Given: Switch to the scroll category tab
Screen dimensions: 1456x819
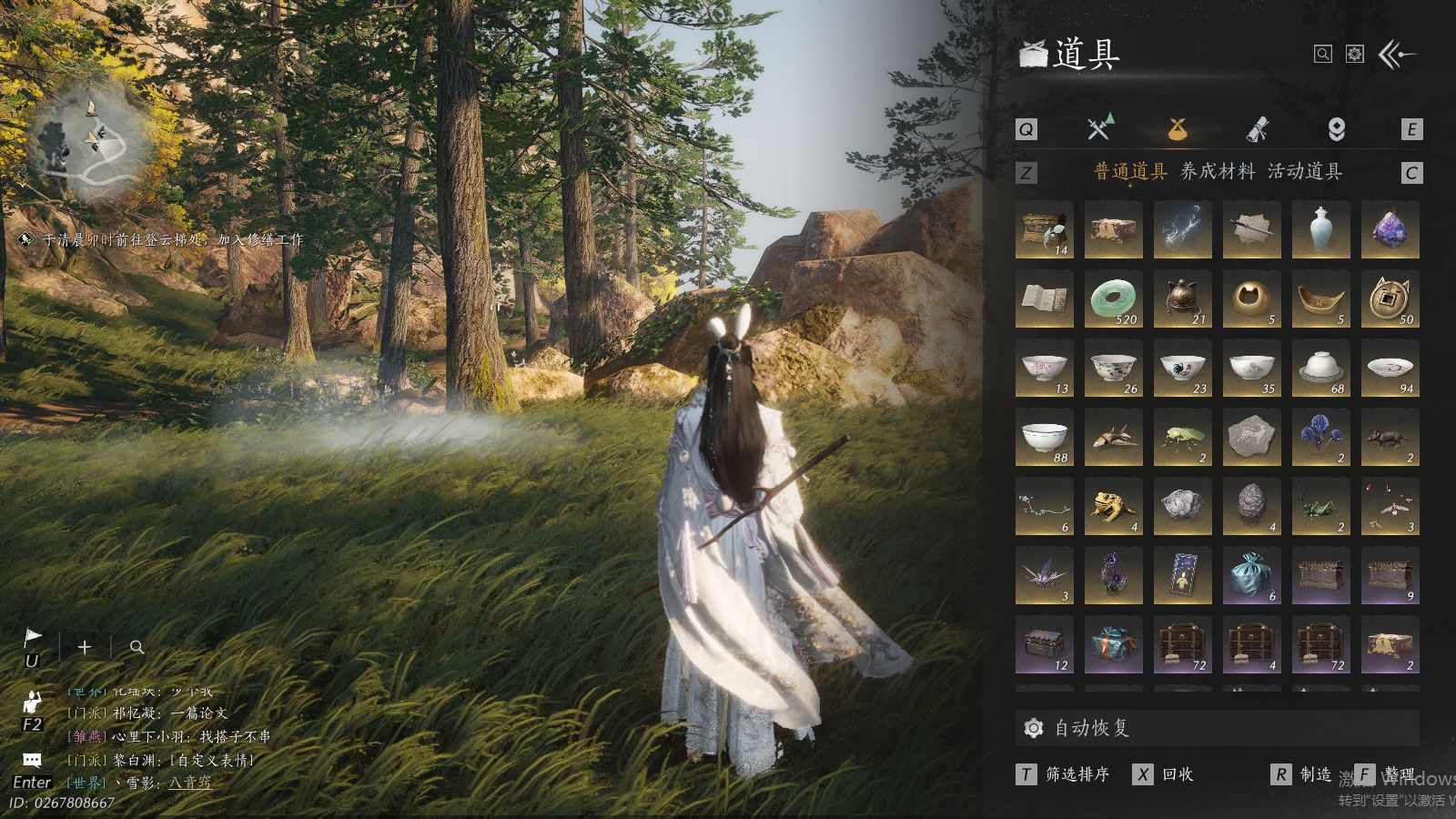Looking at the screenshot, I should tap(1257, 129).
